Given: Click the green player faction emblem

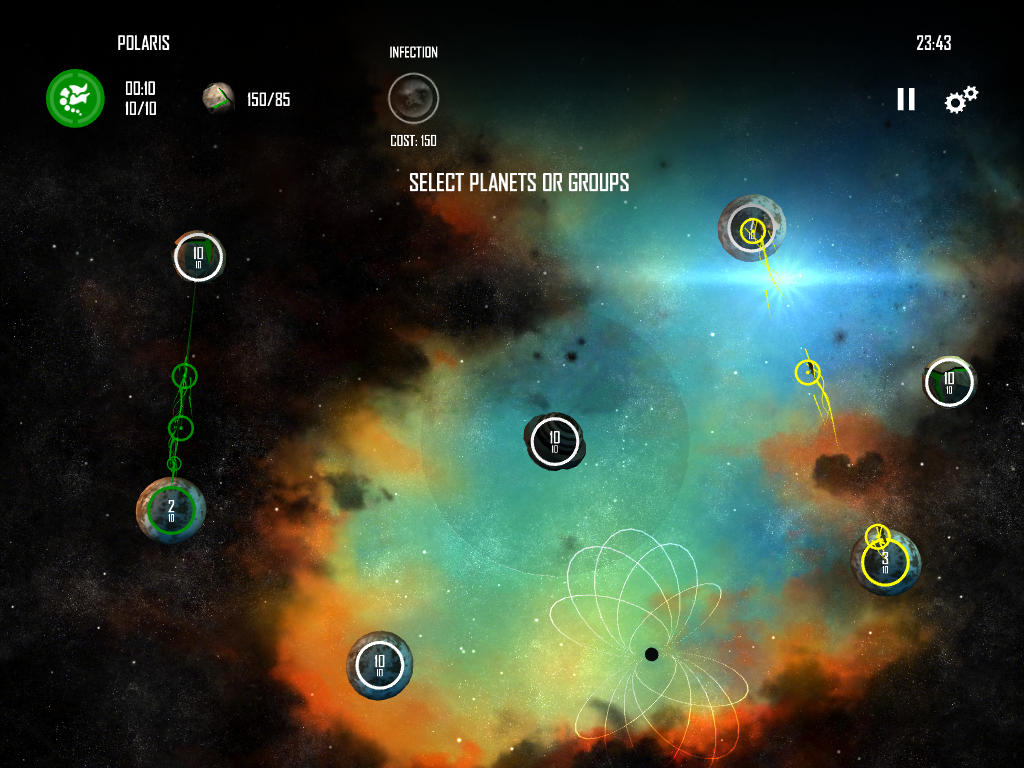Looking at the screenshot, I should [76, 98].
